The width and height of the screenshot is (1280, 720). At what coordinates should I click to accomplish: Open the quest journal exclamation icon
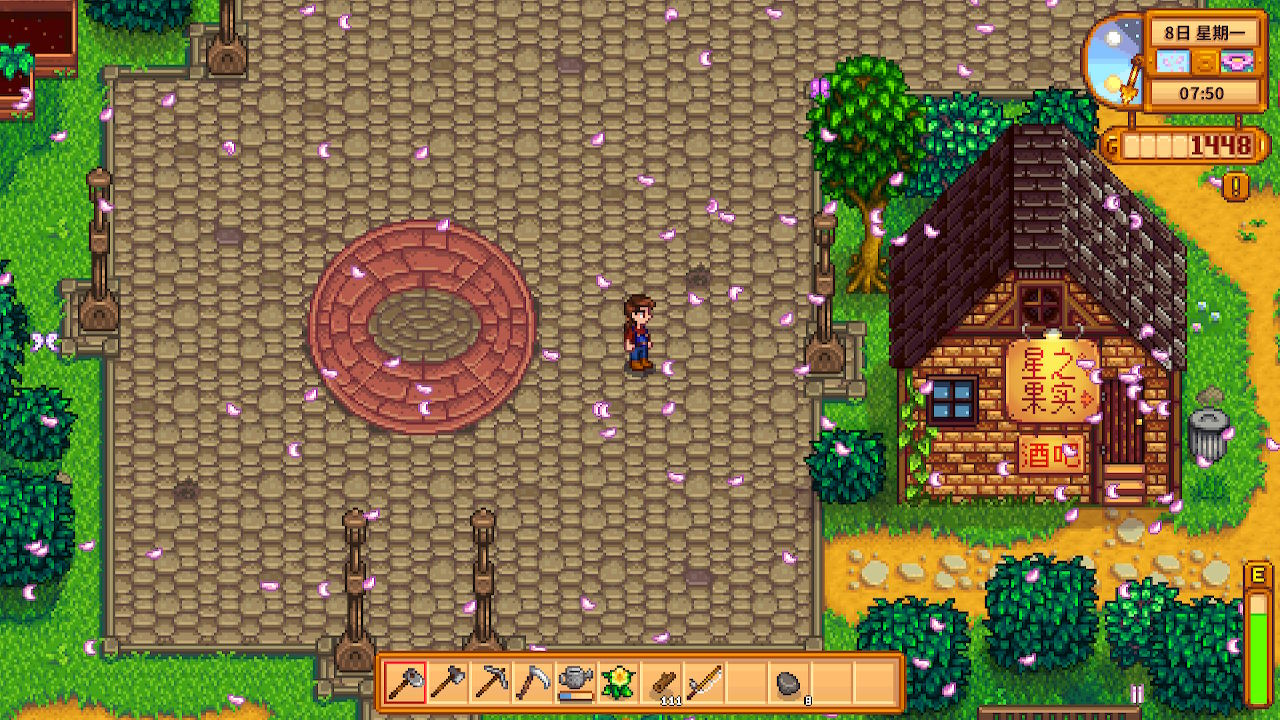pyautogui.click(x=1236, y=186)
